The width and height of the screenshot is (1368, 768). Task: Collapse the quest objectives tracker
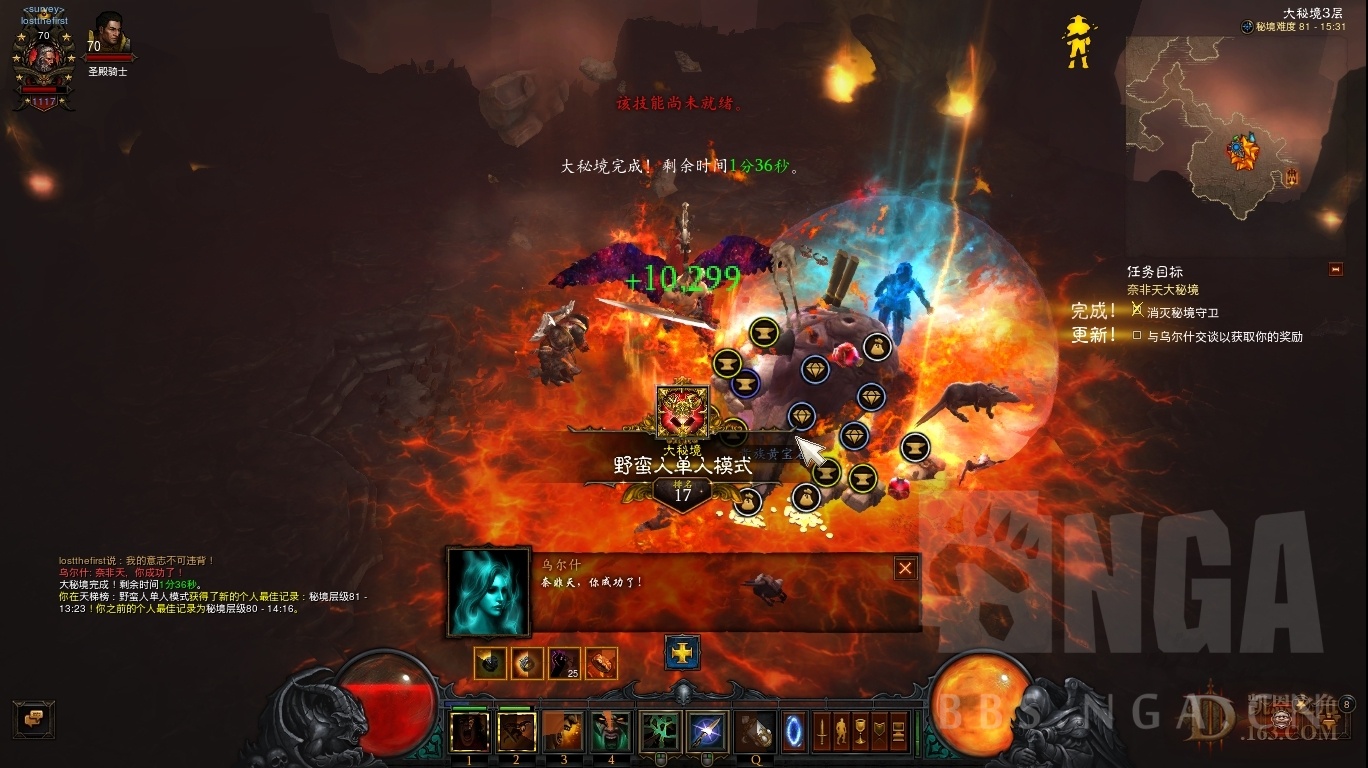pyautogui.click(x=1335, y=270)
